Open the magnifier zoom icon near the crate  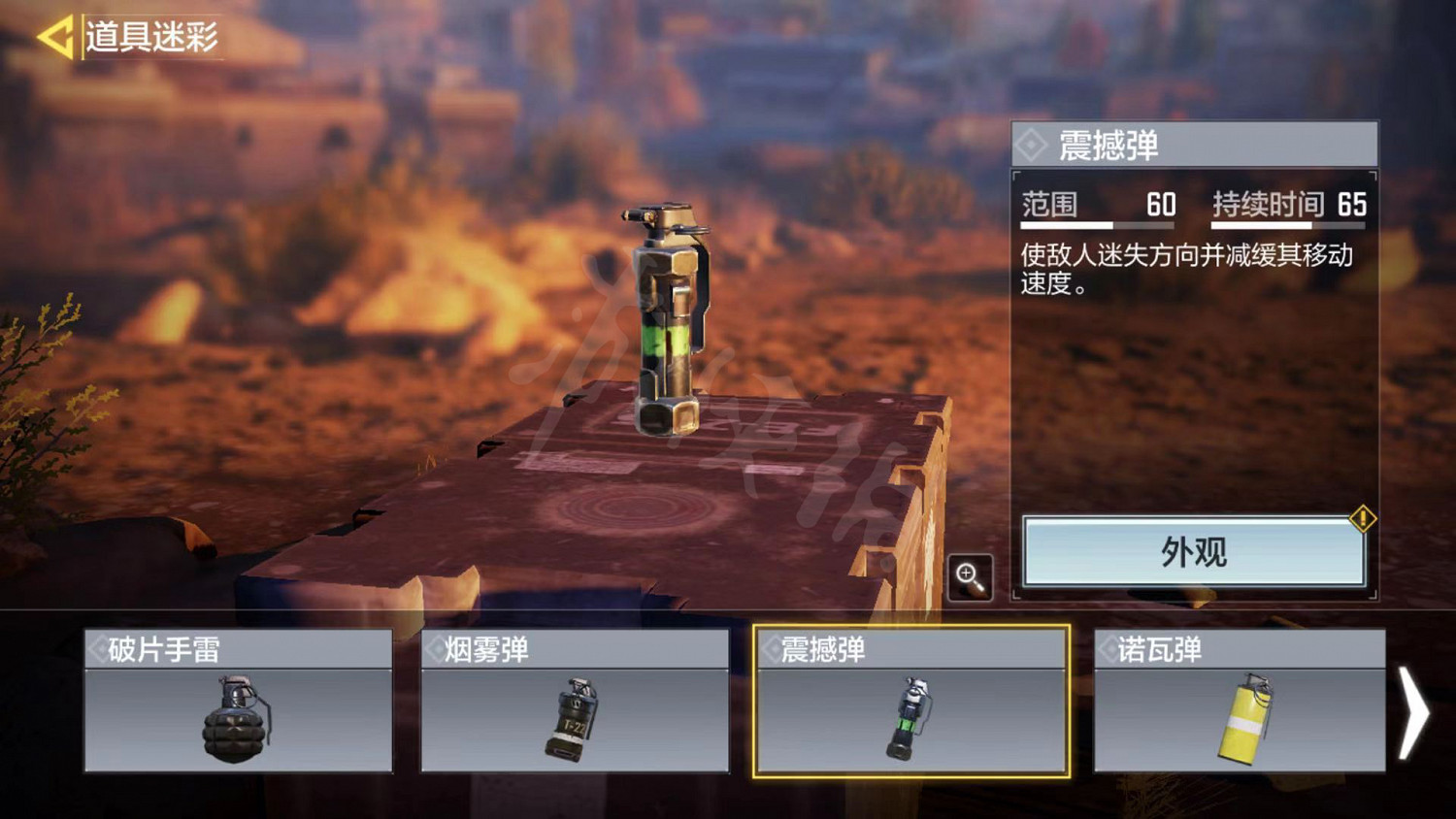(970, 574)
